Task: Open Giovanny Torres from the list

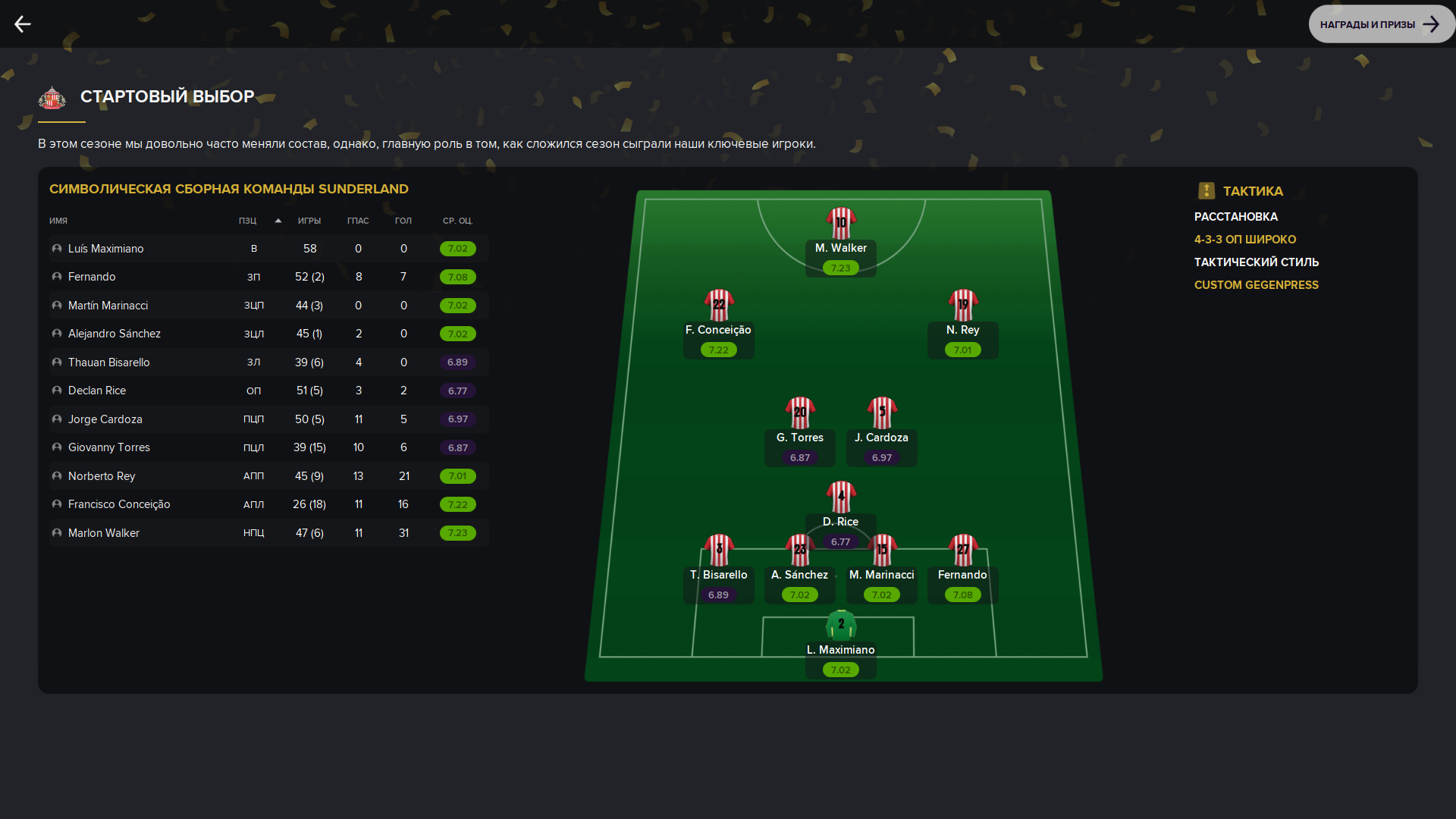Action: pos(108,447)
